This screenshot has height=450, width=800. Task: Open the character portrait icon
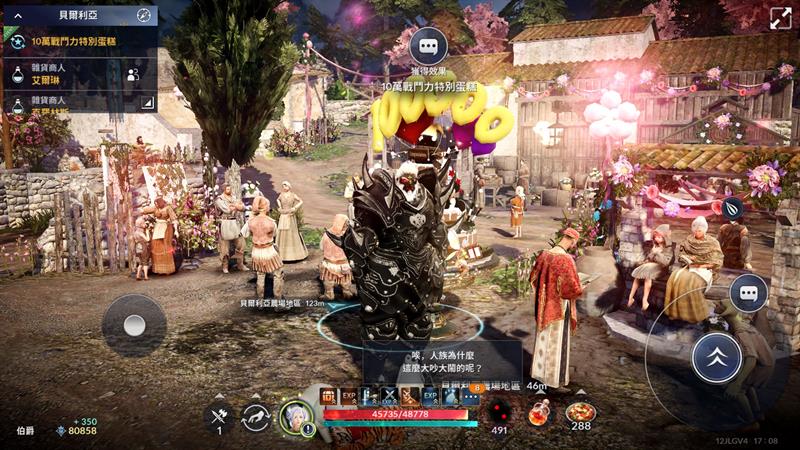point(296,417)
